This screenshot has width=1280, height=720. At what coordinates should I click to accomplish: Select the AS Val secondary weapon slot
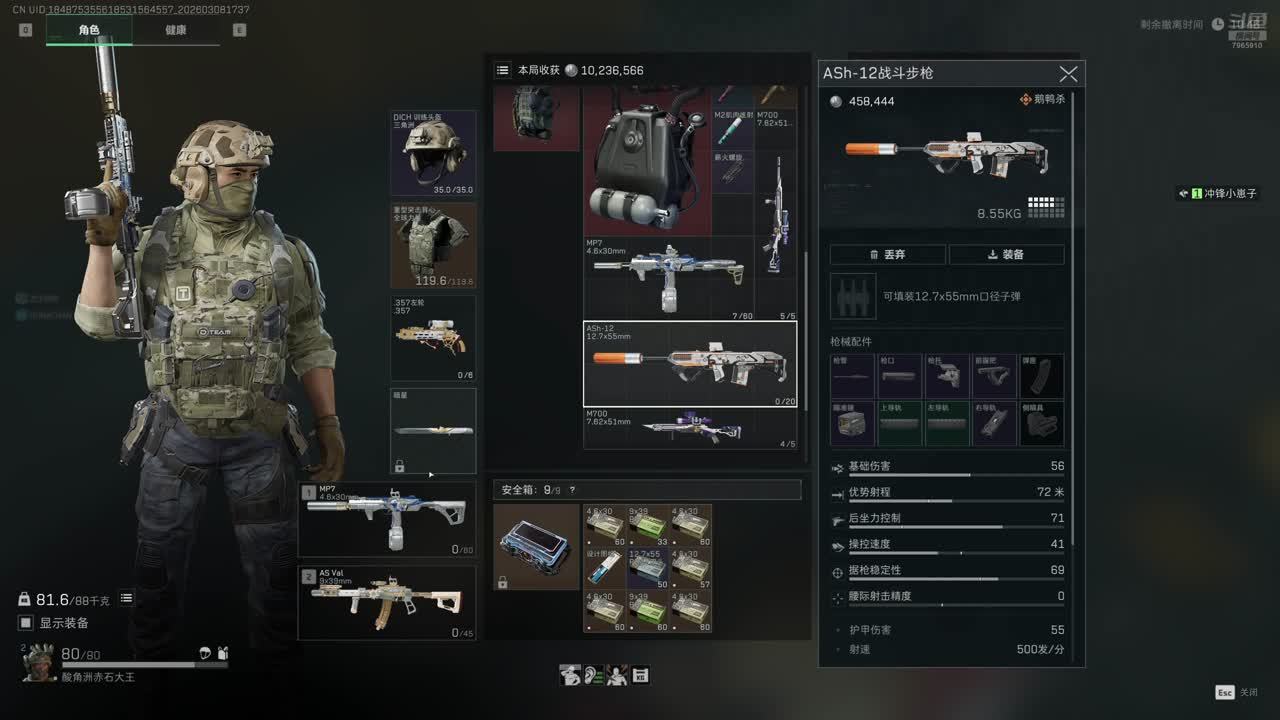[386, 603]
